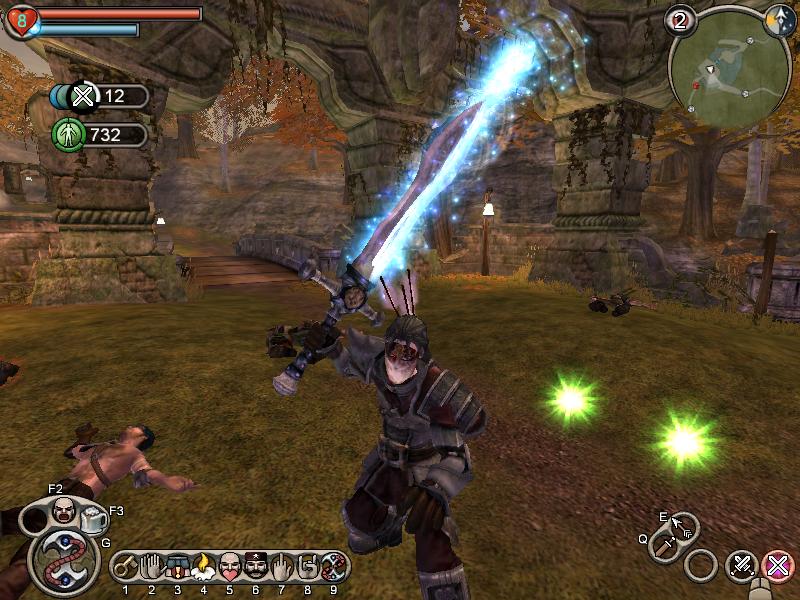Use the shouting bald face expression

click(63, 511)
